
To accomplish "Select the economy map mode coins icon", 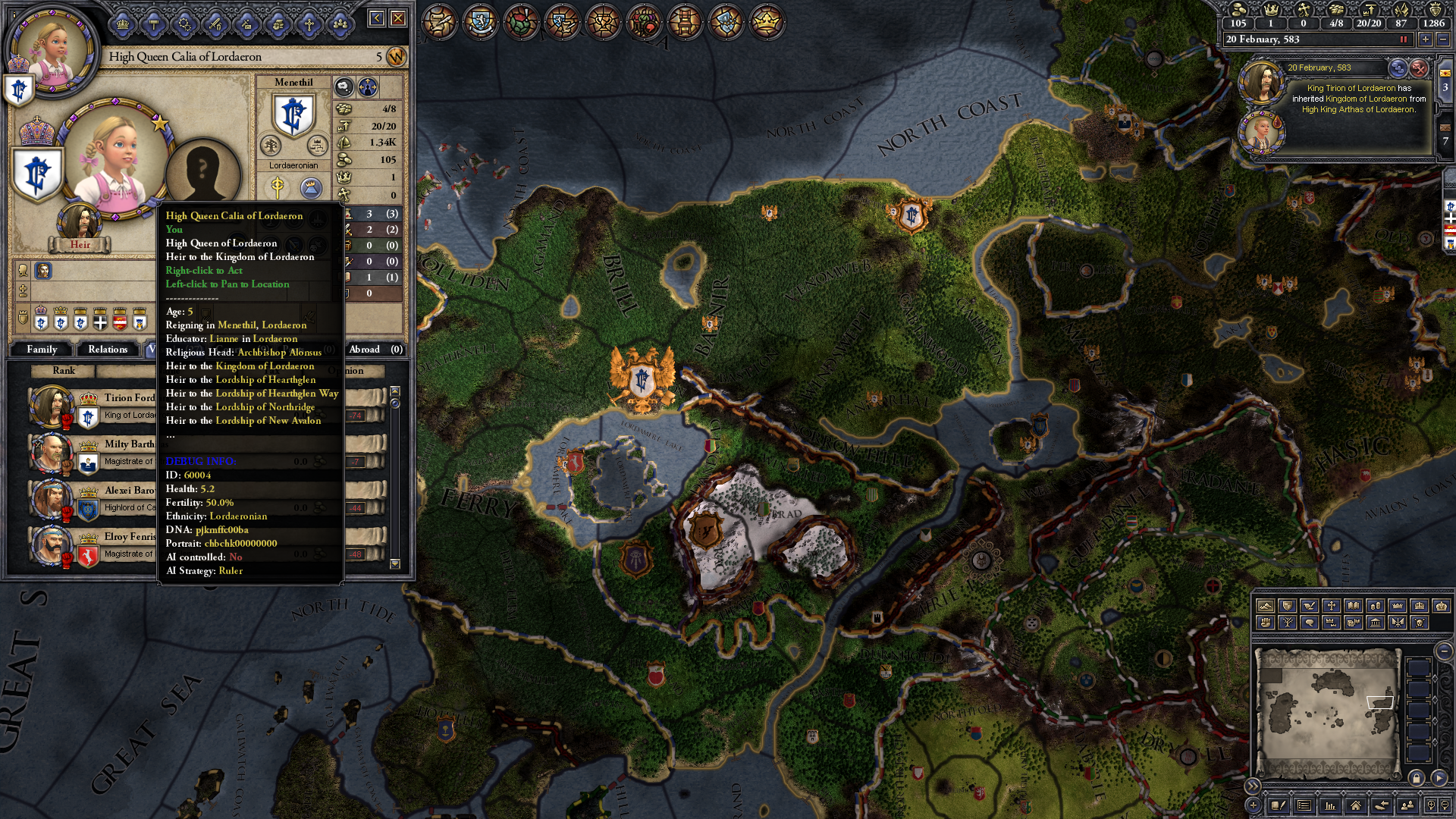I will (x=1376, y=607).
